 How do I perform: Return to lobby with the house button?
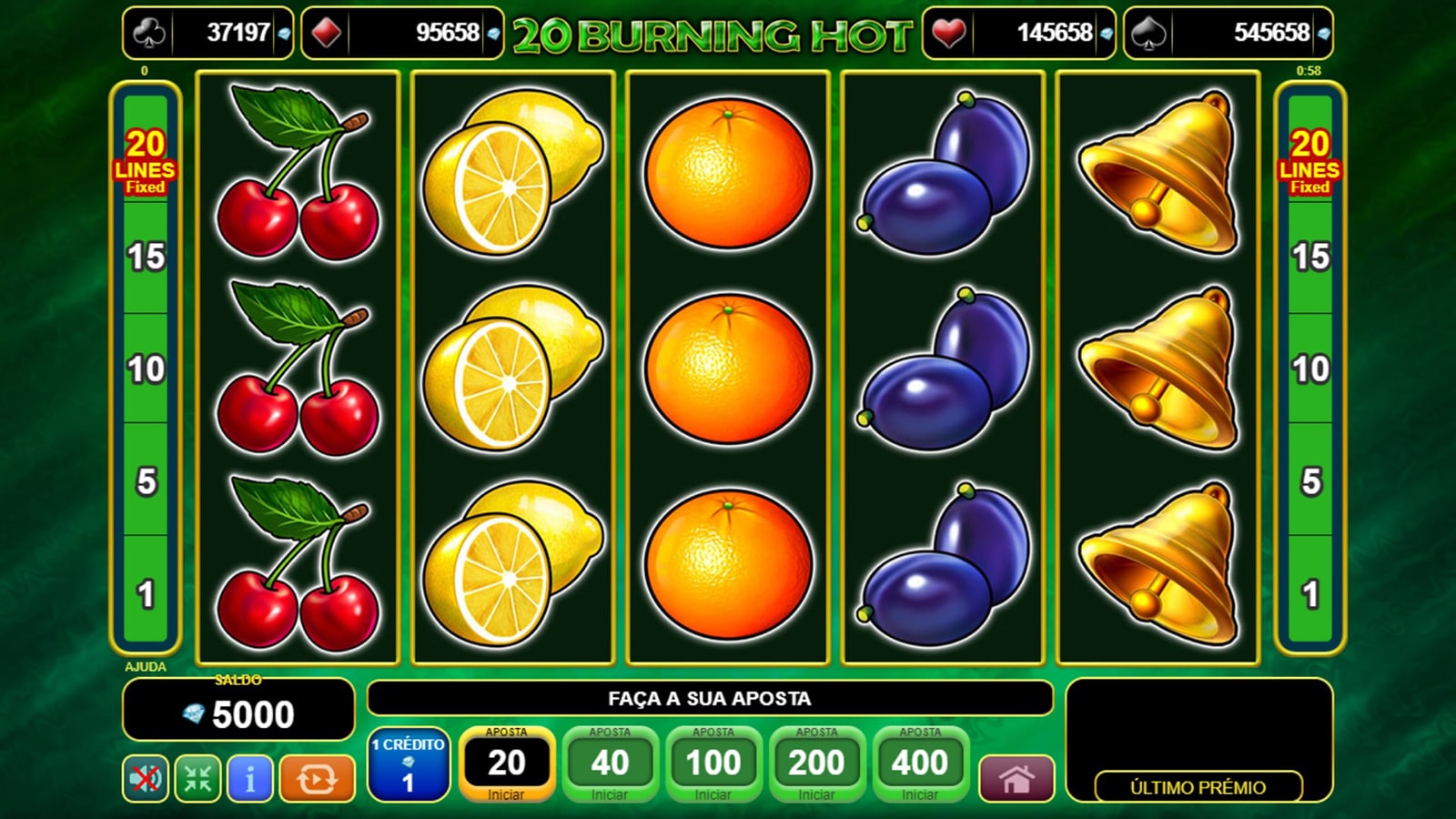pos(1016,779)
